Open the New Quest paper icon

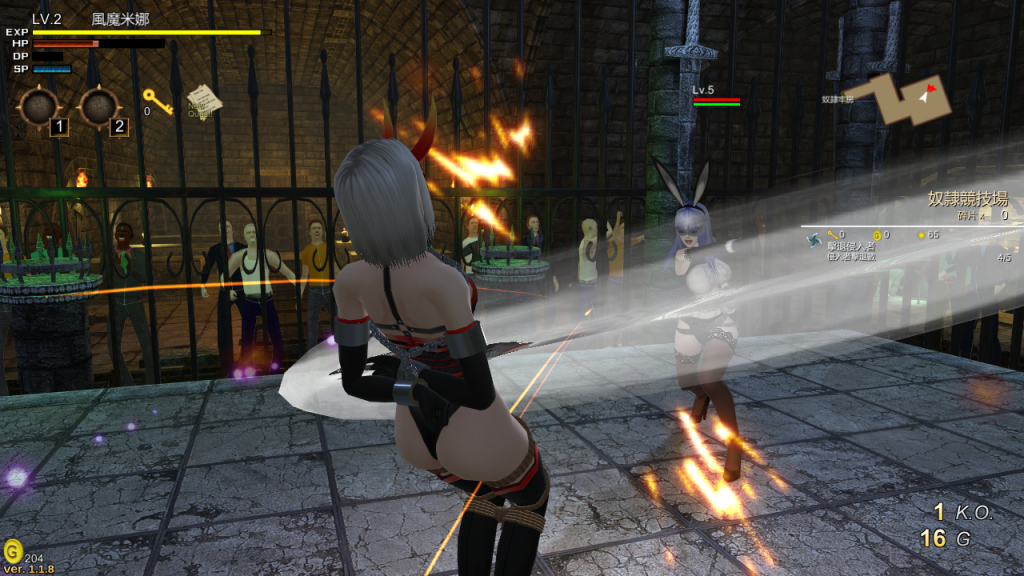coord(203,100)
